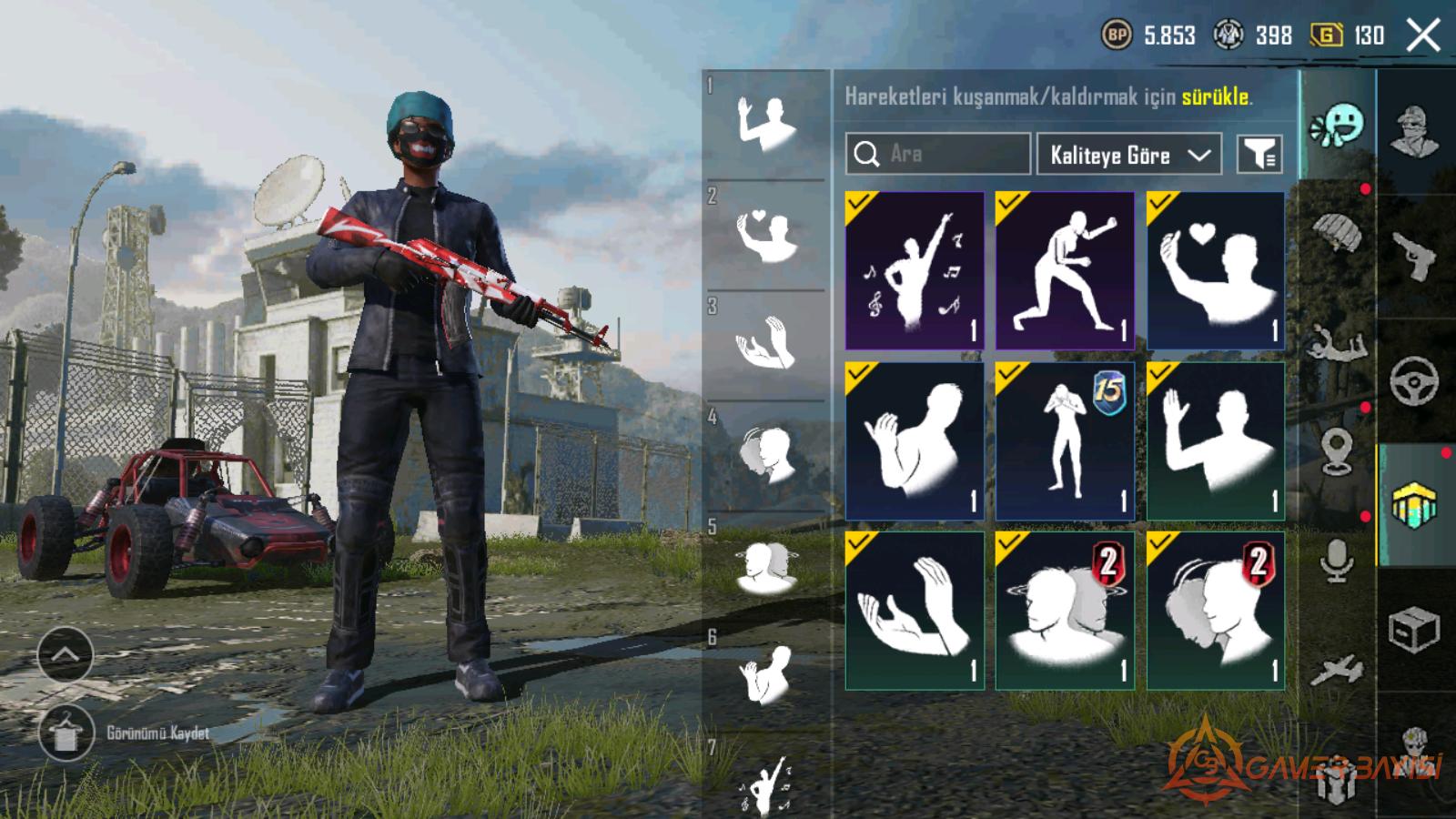Select the purple dancing emote with music notes
Screen dimensions: 1456x819
click(915, 270)
